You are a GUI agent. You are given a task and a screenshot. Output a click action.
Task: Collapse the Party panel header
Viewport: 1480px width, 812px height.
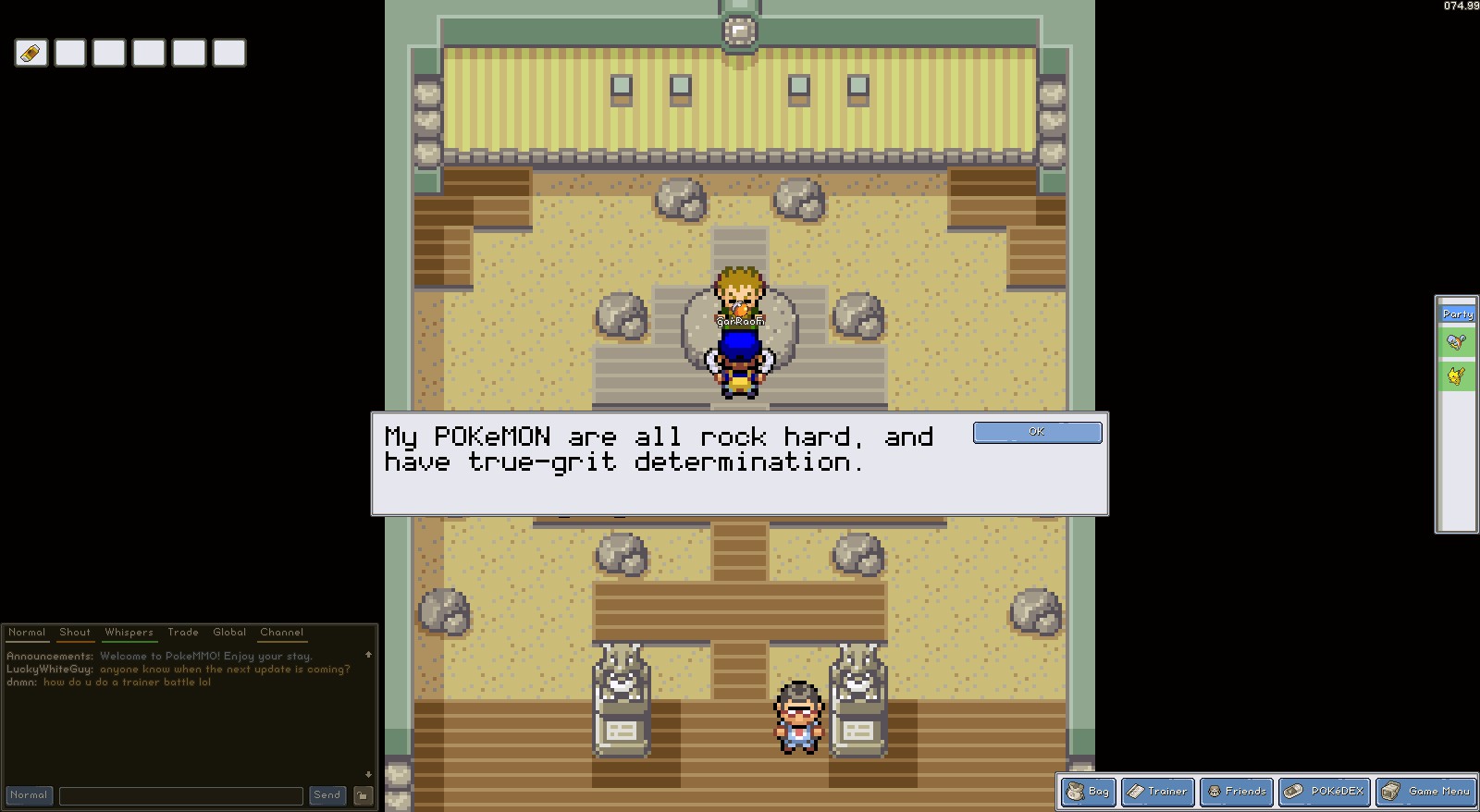click(x=1457, y=314)
